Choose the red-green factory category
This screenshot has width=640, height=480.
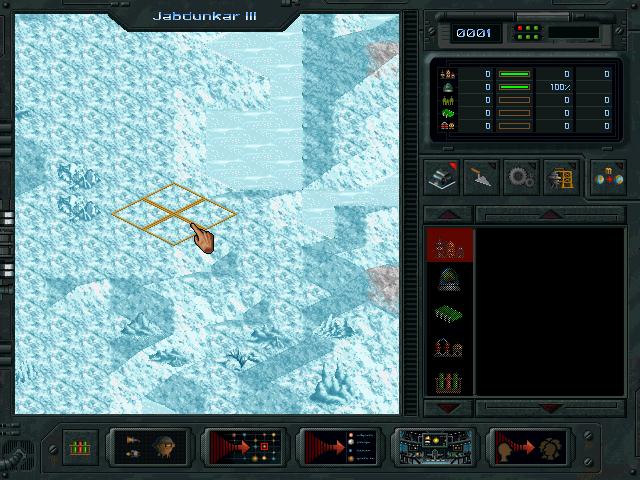coord(449,381)
